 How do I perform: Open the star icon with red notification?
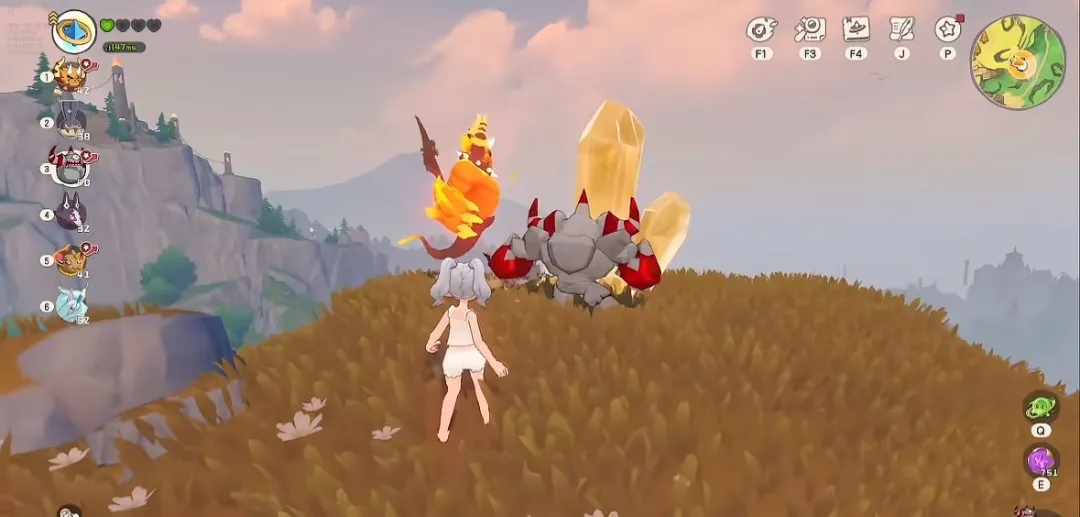coord(947,29)
